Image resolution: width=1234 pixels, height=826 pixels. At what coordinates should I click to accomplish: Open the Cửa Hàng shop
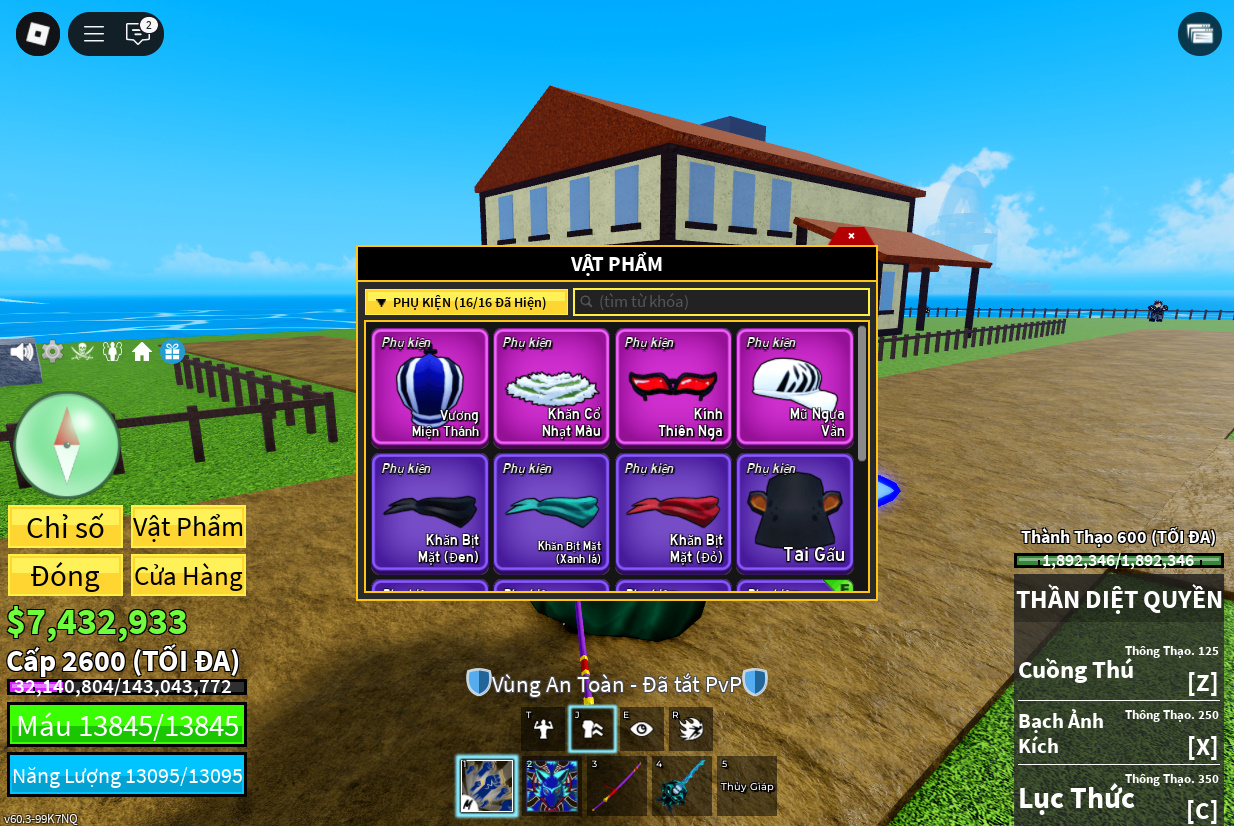(188, 576)
